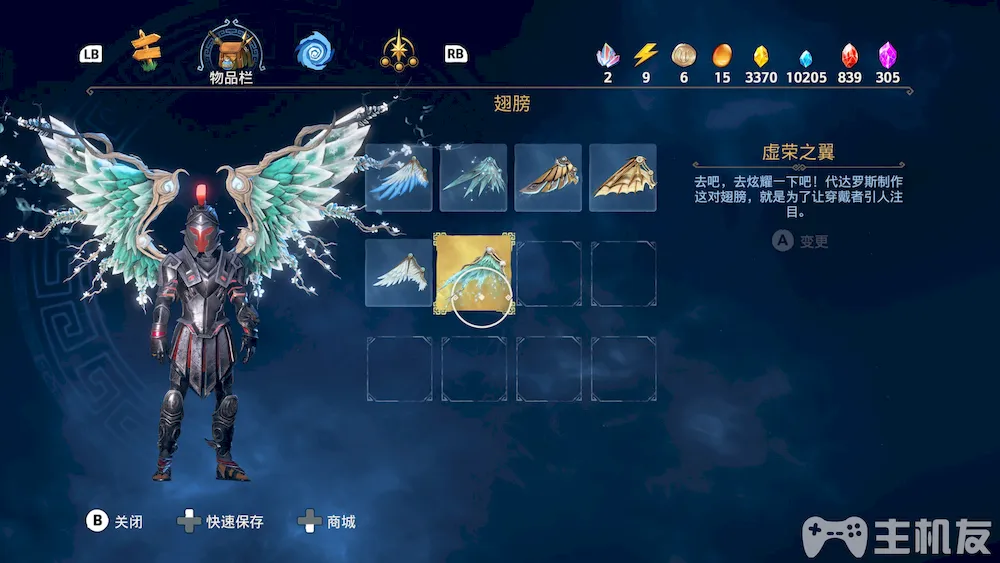Open the golden star skills tab
The image size is (1000, 563).
[x=399, y=50]
